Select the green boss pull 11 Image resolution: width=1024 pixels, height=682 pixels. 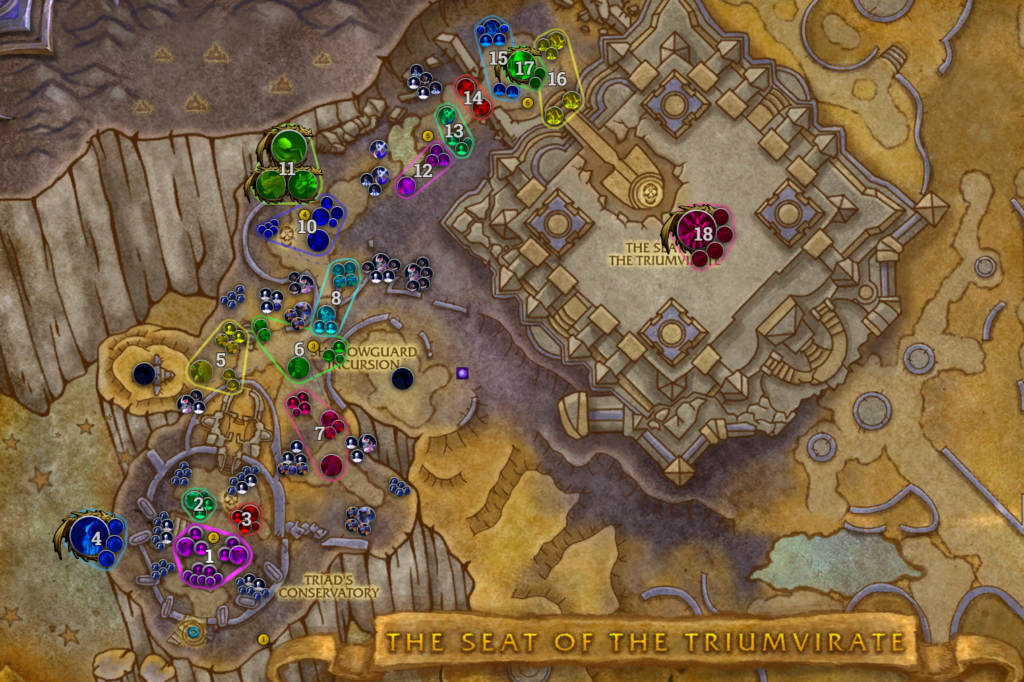pyautogui.click(x=287, y=168)
